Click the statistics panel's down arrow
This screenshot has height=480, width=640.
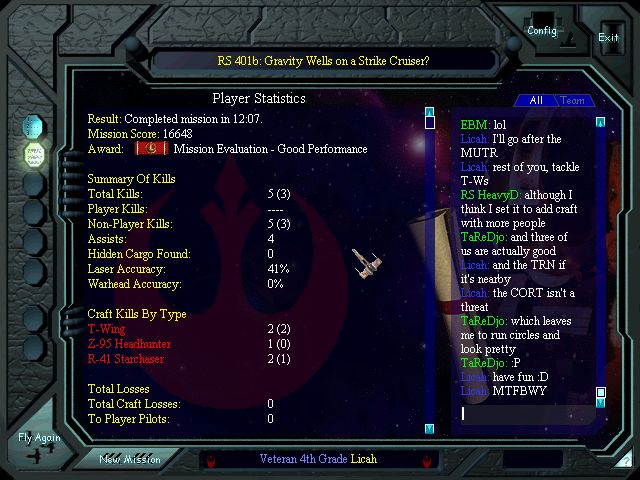click(x=429, y=429)
